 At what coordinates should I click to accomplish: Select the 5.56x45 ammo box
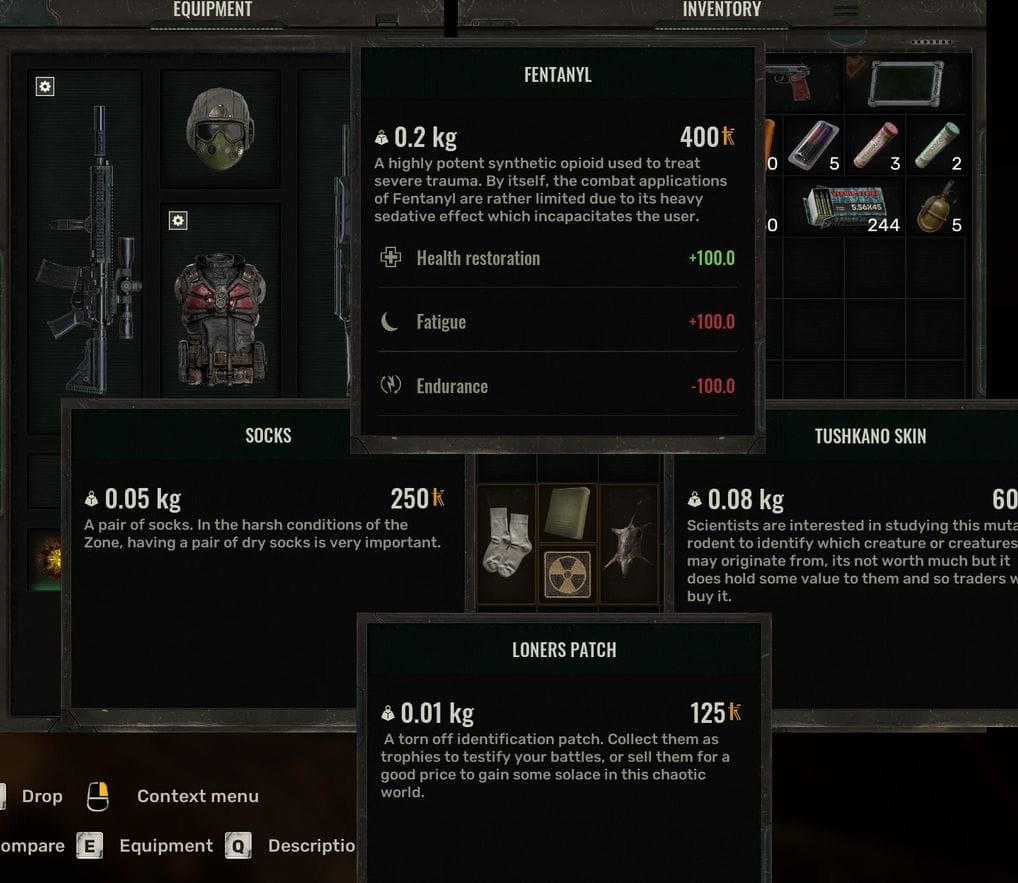click(843, 207)
